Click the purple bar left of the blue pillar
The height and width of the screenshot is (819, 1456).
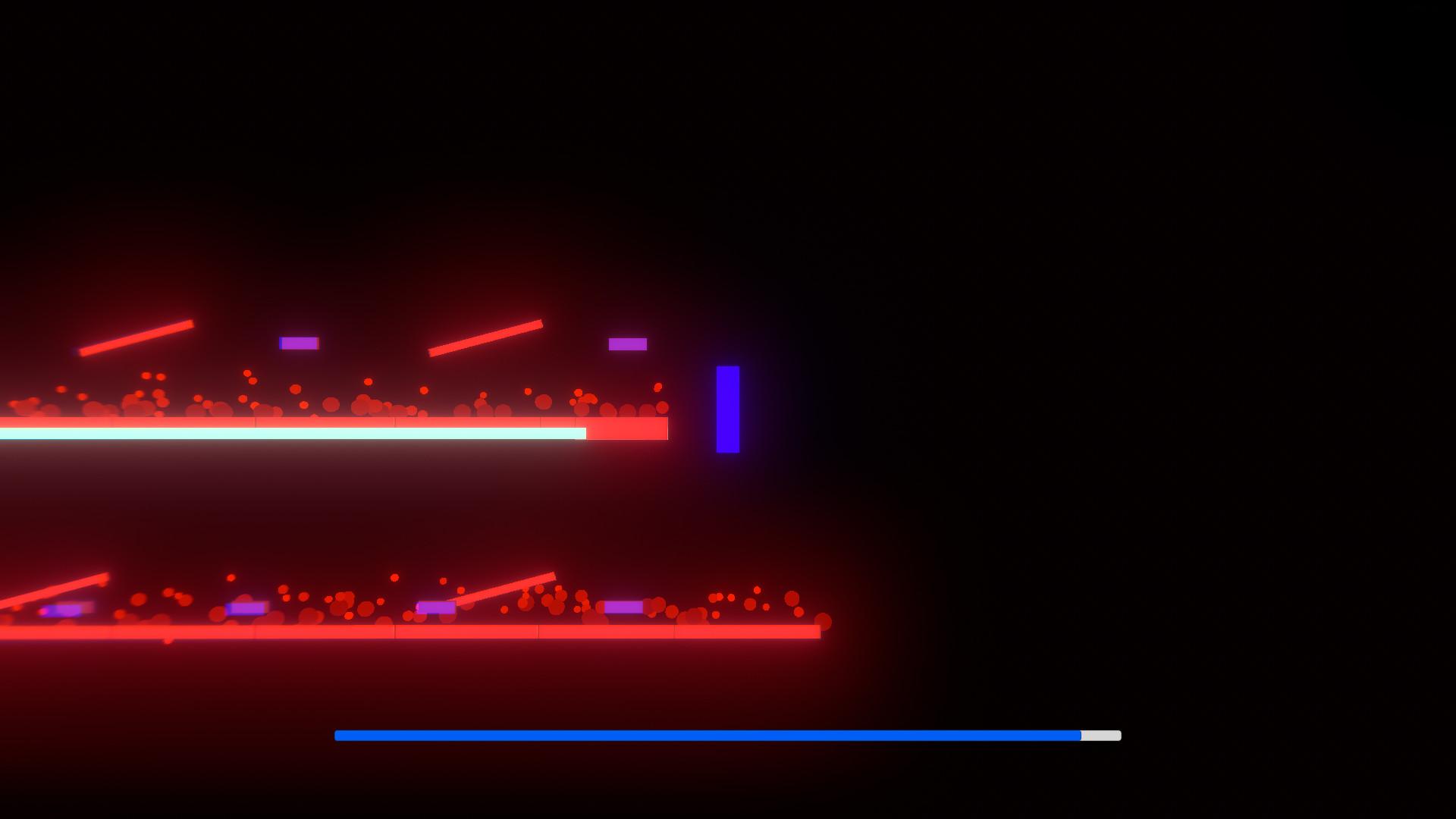pyautogui.click(x=625, y=344)
